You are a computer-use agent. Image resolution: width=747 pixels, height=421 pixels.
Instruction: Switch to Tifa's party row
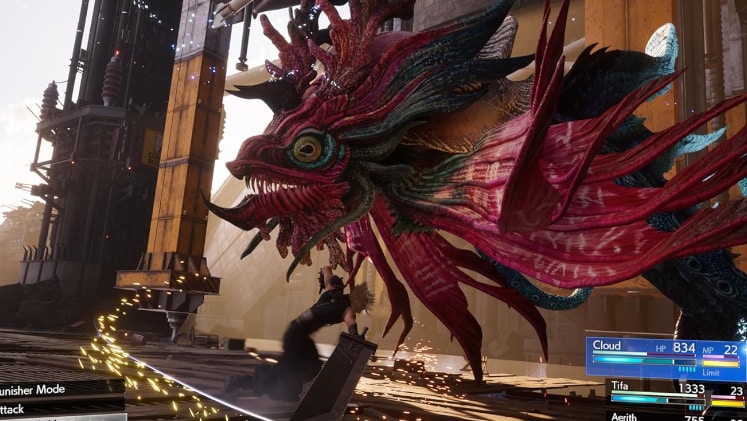tap(675, 394)
